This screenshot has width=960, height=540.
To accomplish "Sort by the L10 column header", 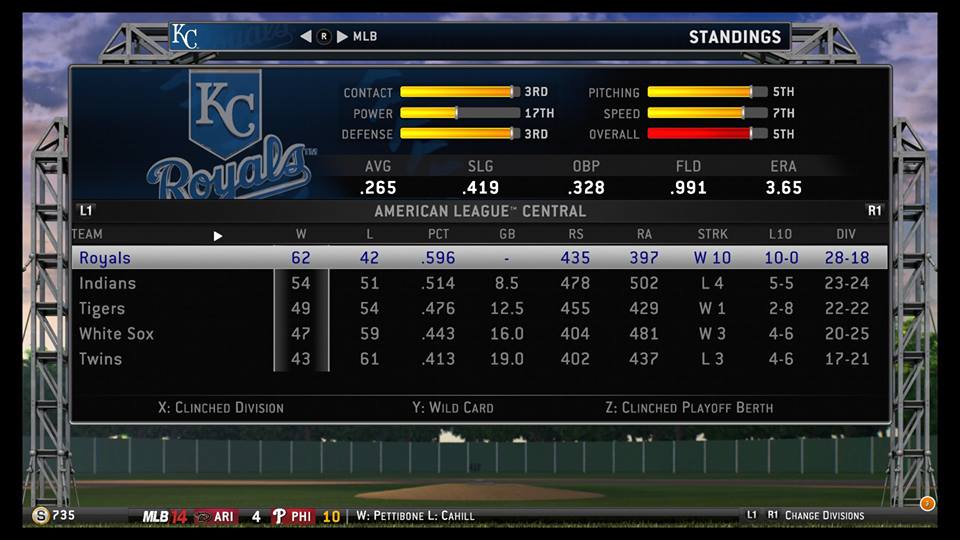I will (780, 235).
